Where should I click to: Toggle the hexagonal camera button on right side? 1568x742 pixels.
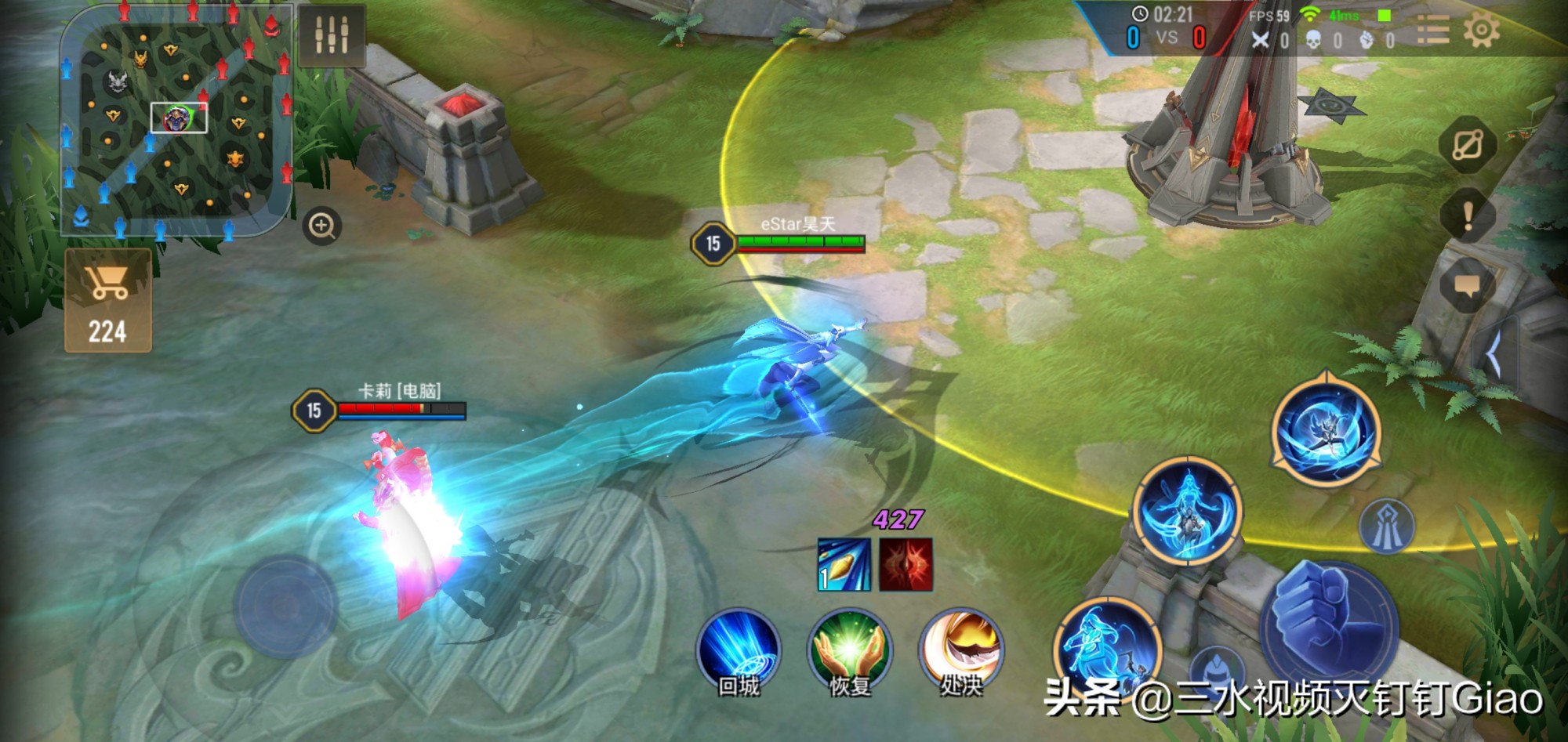(1468, 145)
